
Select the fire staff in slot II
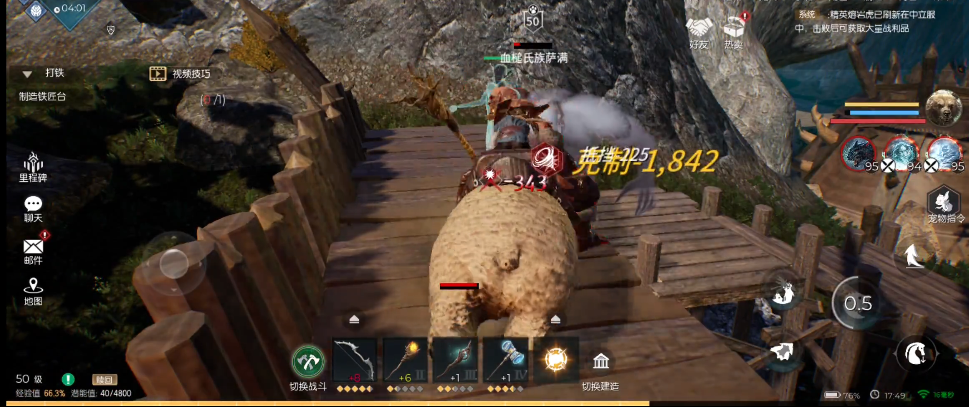[406, 360]
